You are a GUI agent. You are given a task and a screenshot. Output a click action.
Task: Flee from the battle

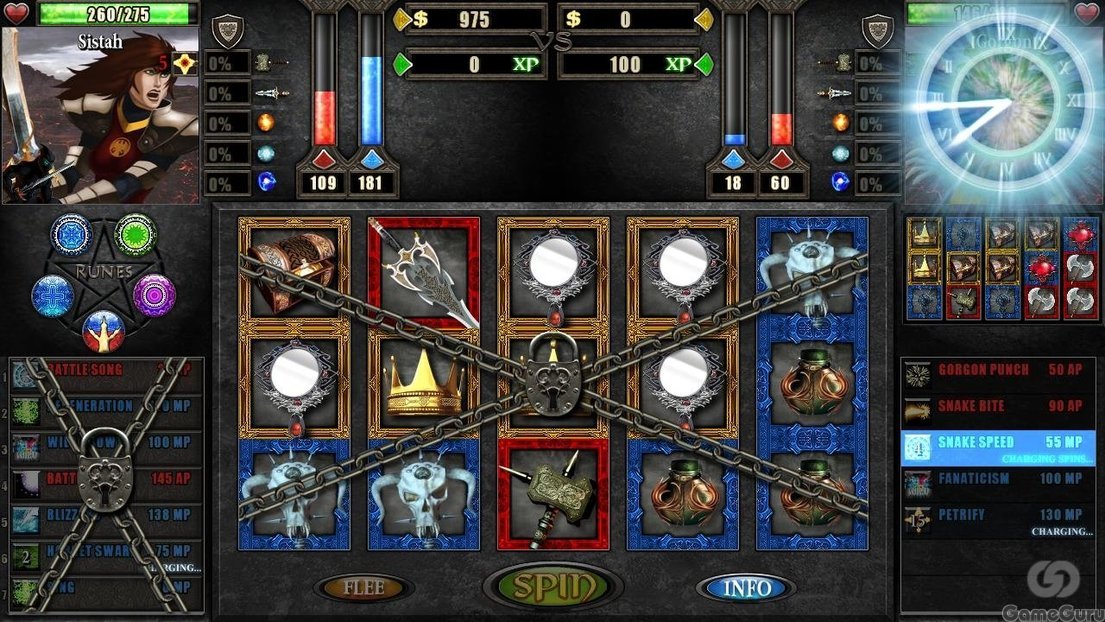pyautogui.click(x=363, y=587)
